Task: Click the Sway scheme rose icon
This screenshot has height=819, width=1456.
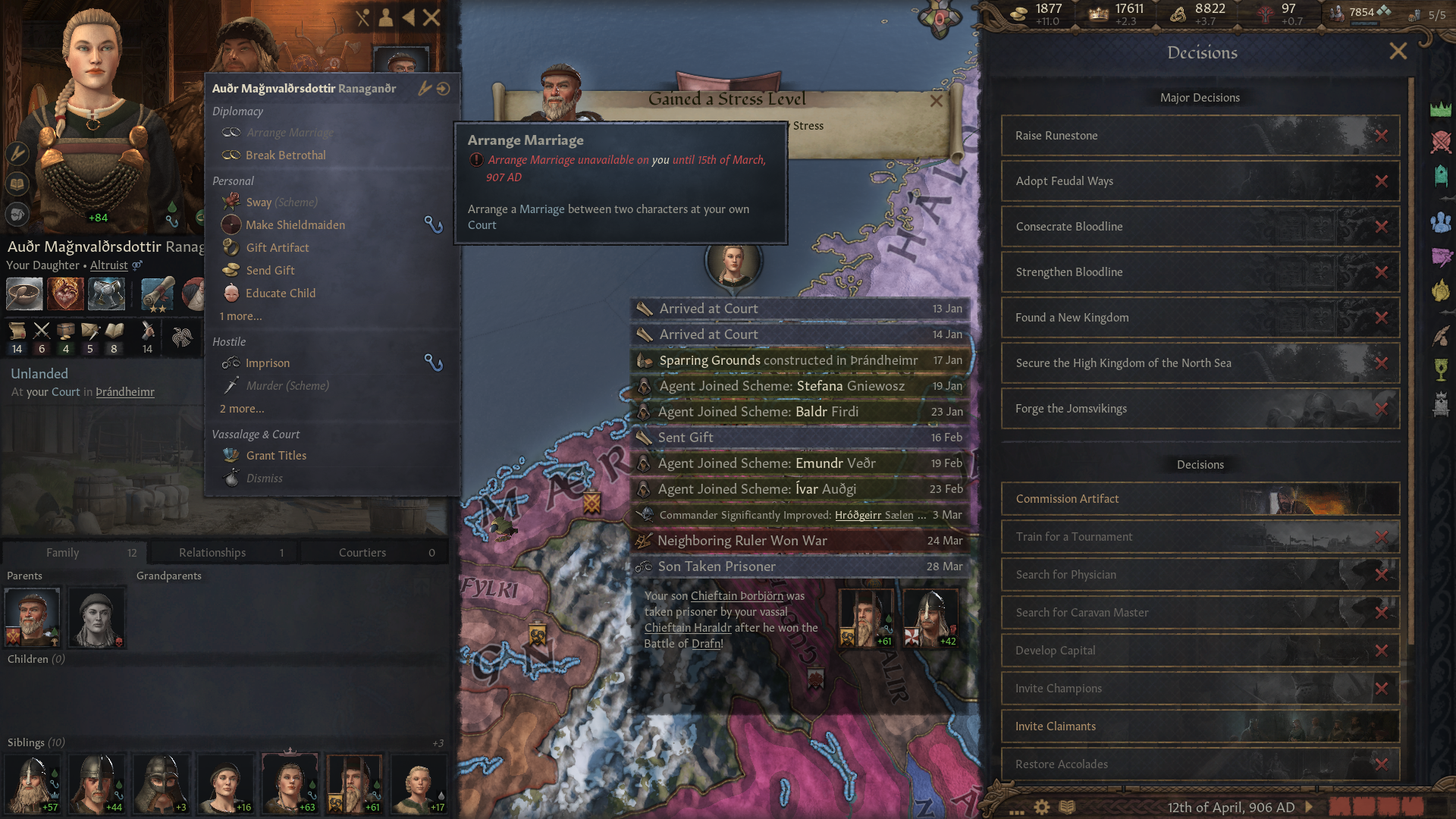Action: (231, 202)
